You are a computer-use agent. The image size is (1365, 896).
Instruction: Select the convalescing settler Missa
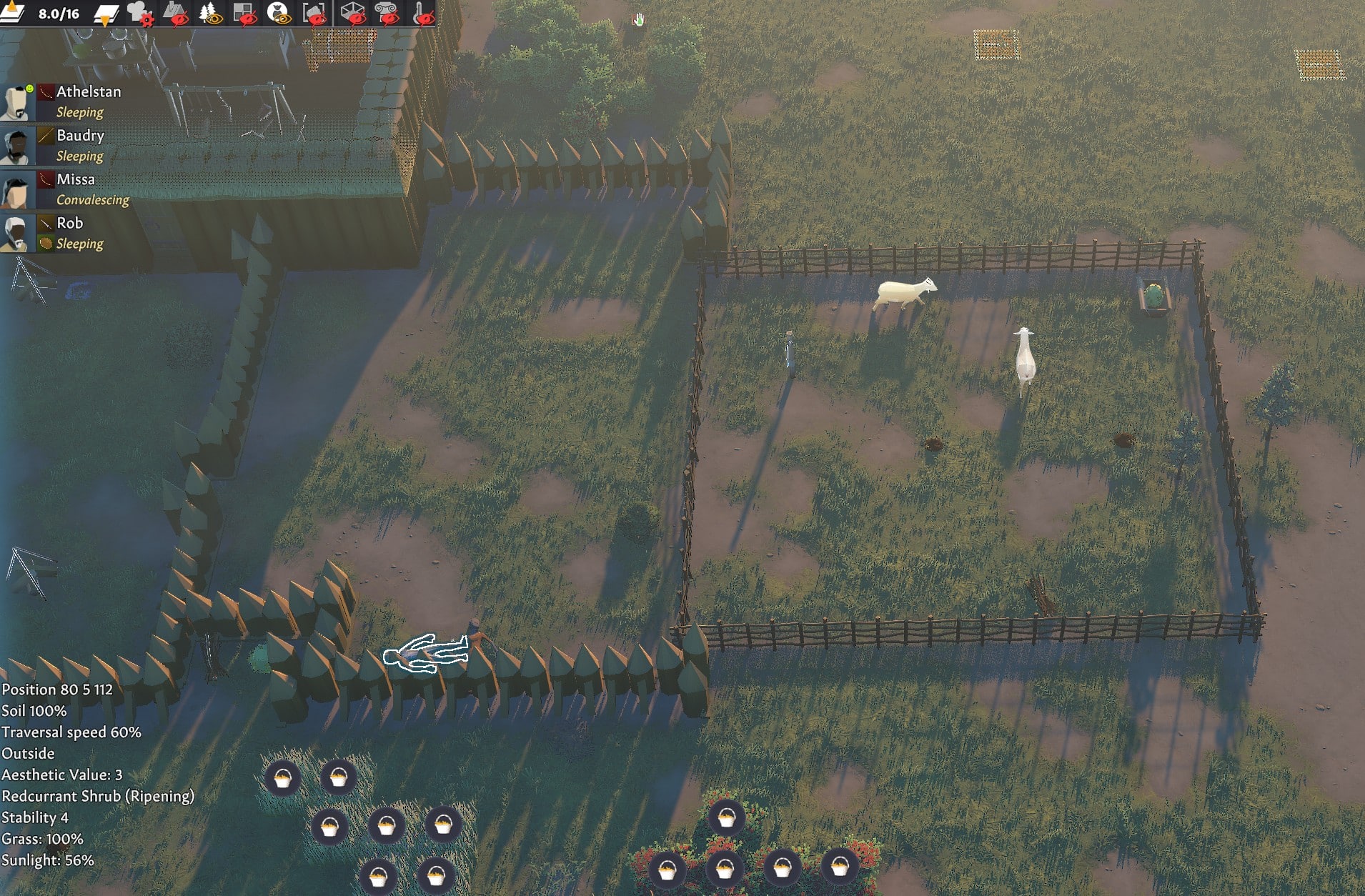(x=75, y=179)
